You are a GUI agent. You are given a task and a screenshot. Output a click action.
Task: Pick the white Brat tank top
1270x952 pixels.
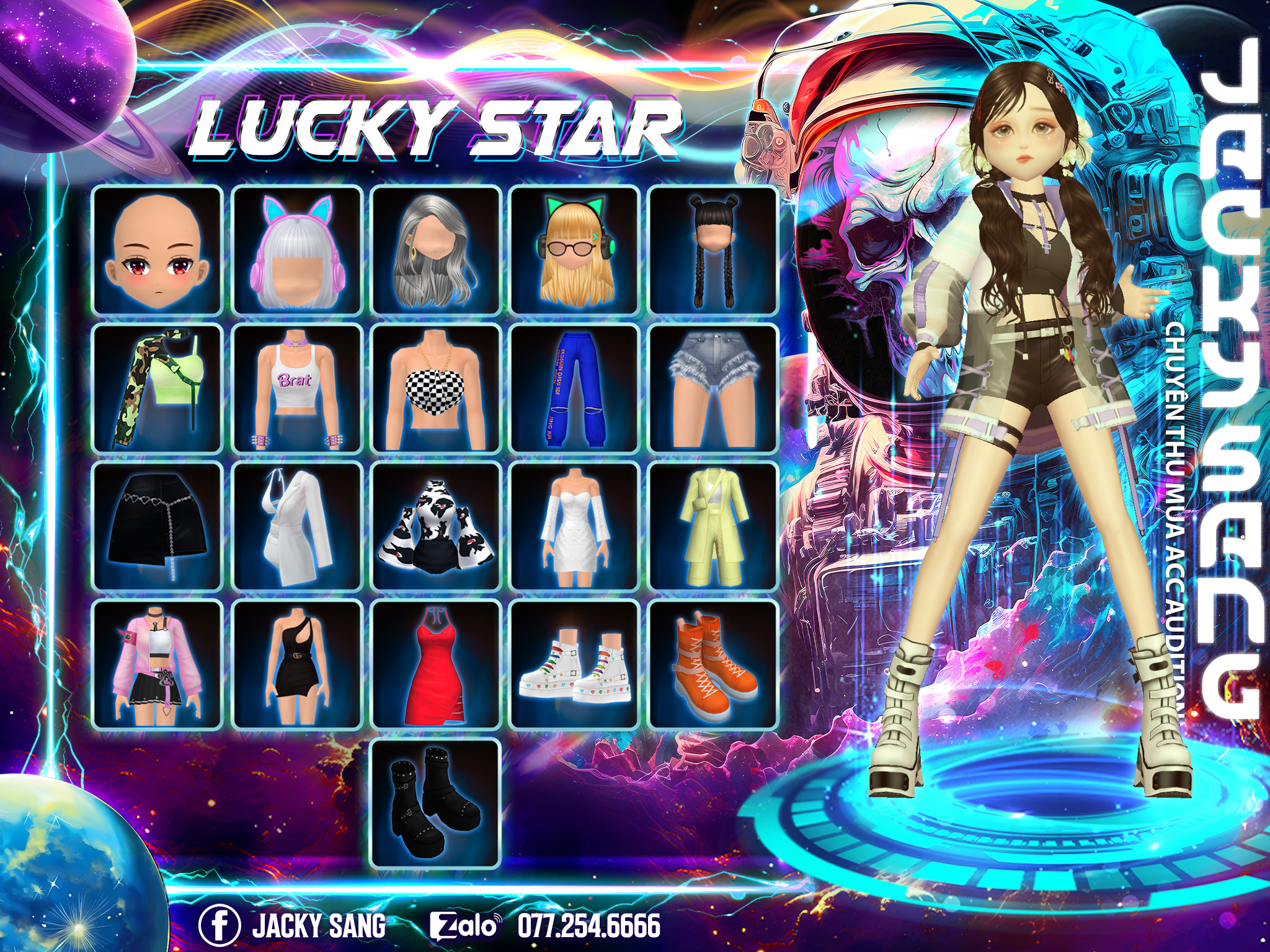coord(297,388)
